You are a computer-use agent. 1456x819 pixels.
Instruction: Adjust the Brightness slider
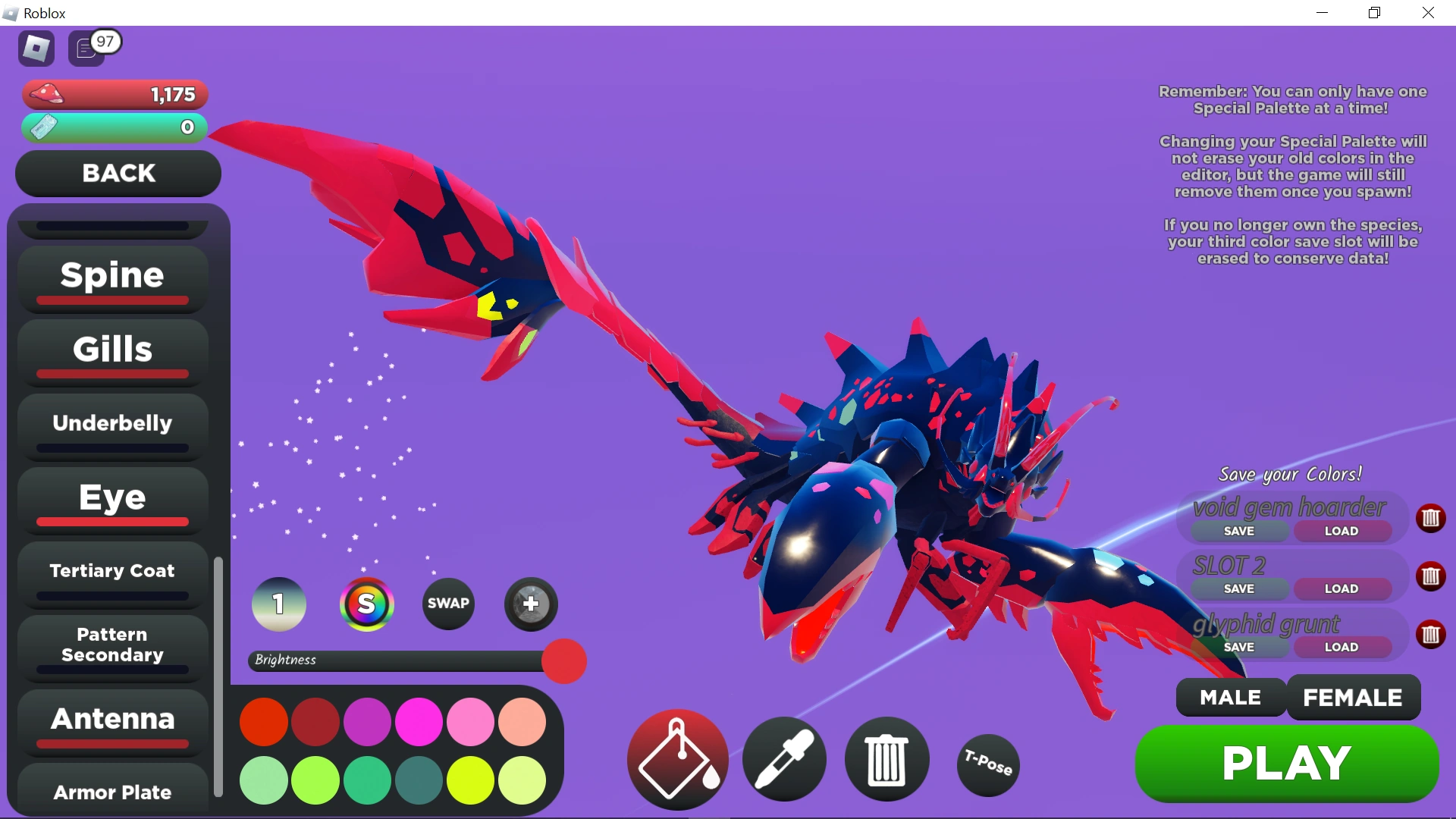[564, 661]
